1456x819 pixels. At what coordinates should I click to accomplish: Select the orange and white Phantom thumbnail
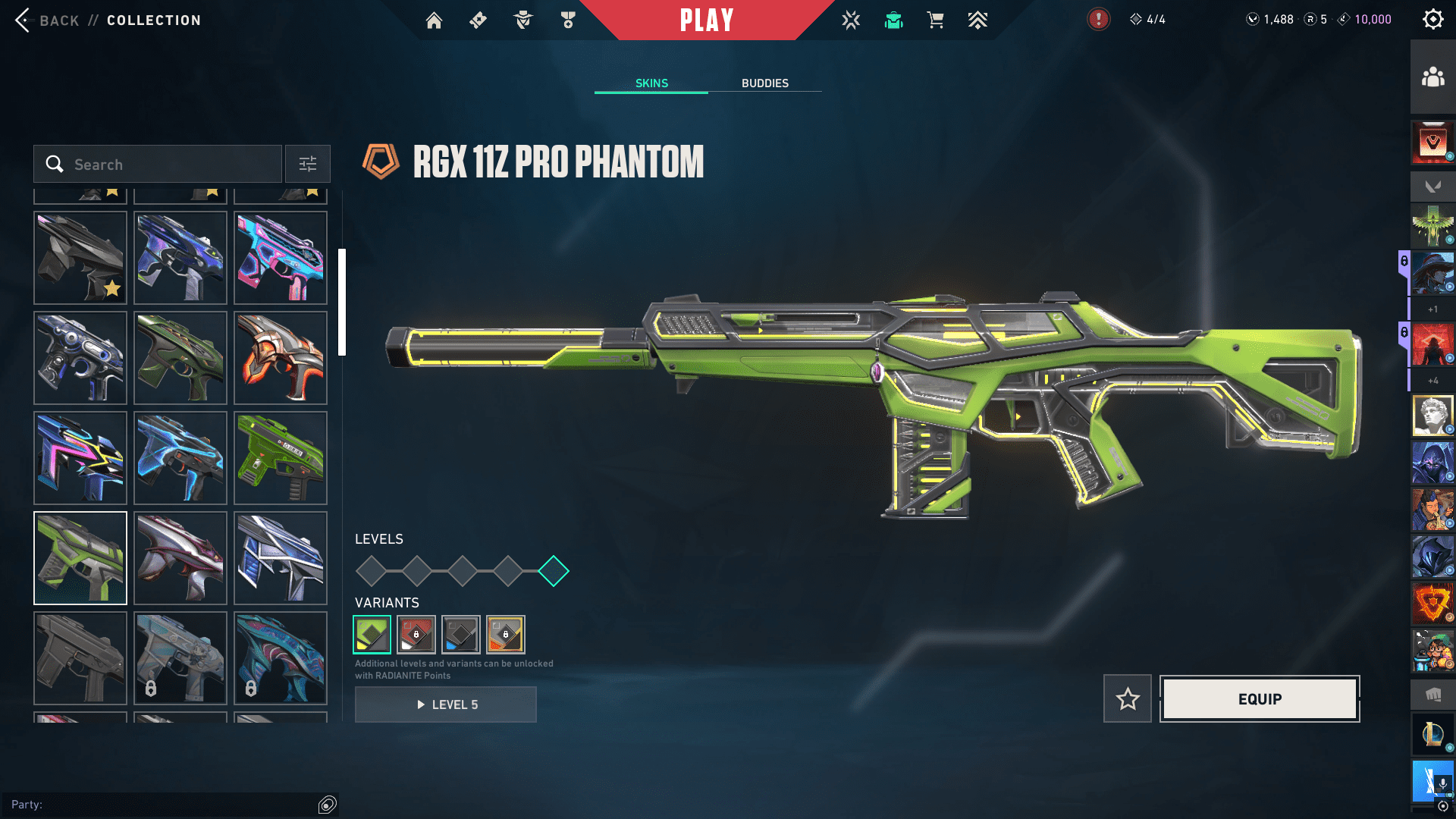281,358
